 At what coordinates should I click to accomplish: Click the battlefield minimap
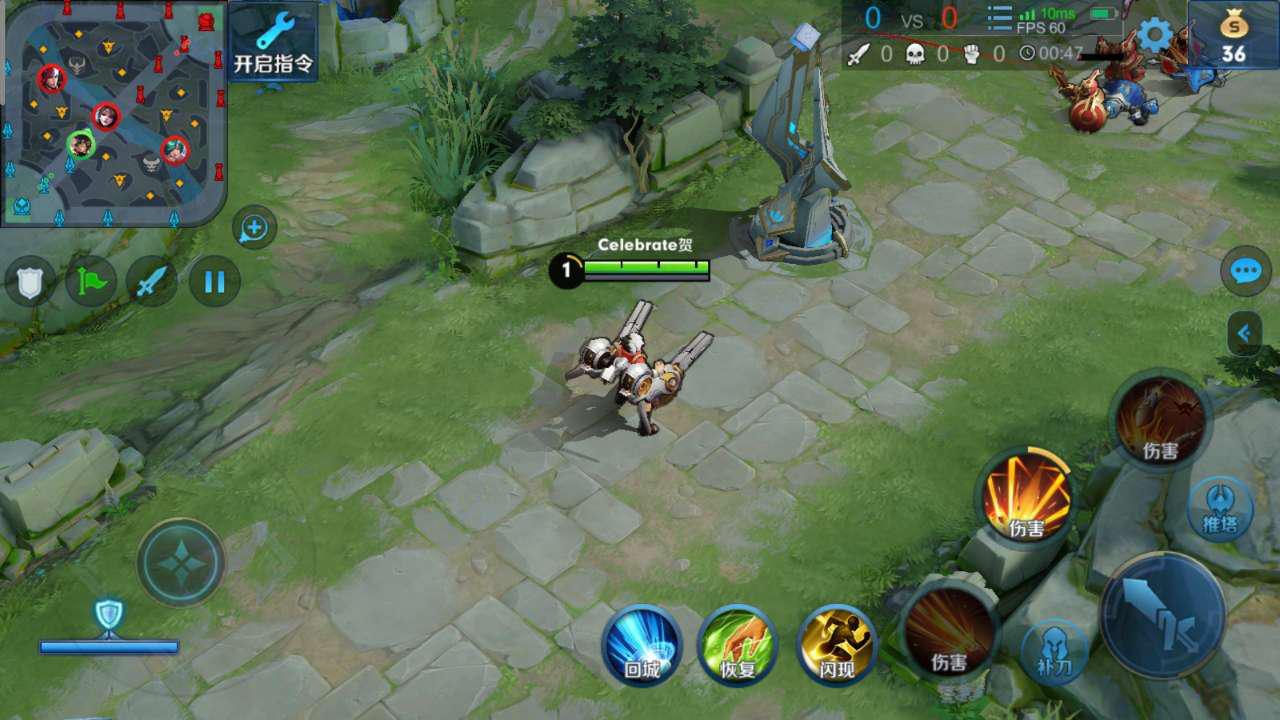point(112,112)
